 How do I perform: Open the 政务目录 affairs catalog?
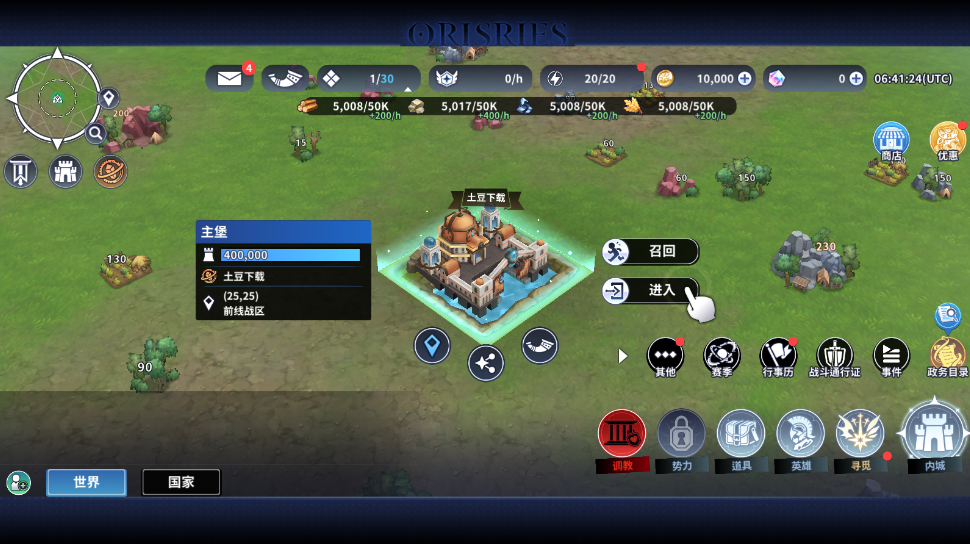(947, 356)
